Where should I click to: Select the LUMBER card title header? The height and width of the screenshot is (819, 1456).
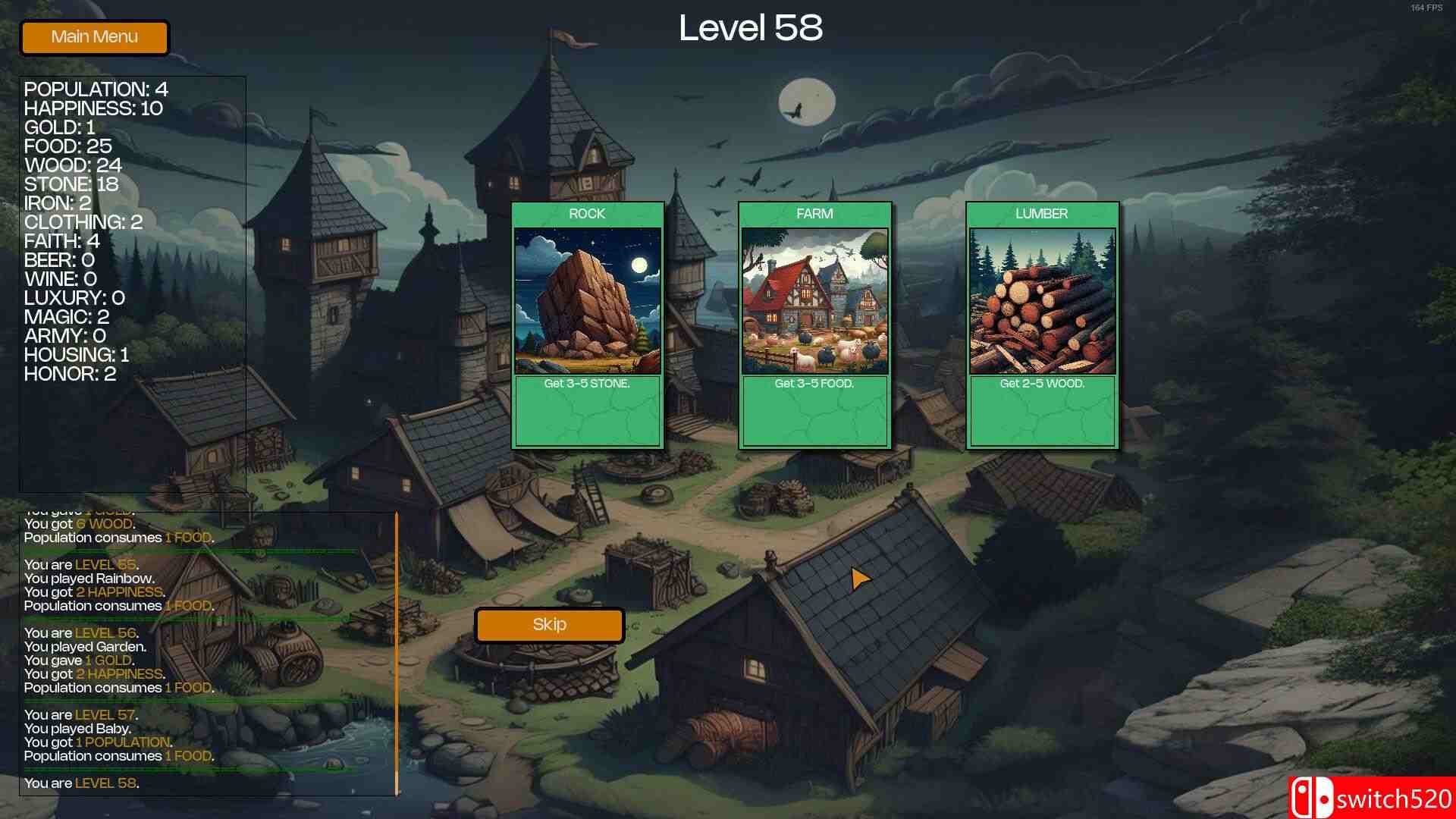tap(1042, 214)
